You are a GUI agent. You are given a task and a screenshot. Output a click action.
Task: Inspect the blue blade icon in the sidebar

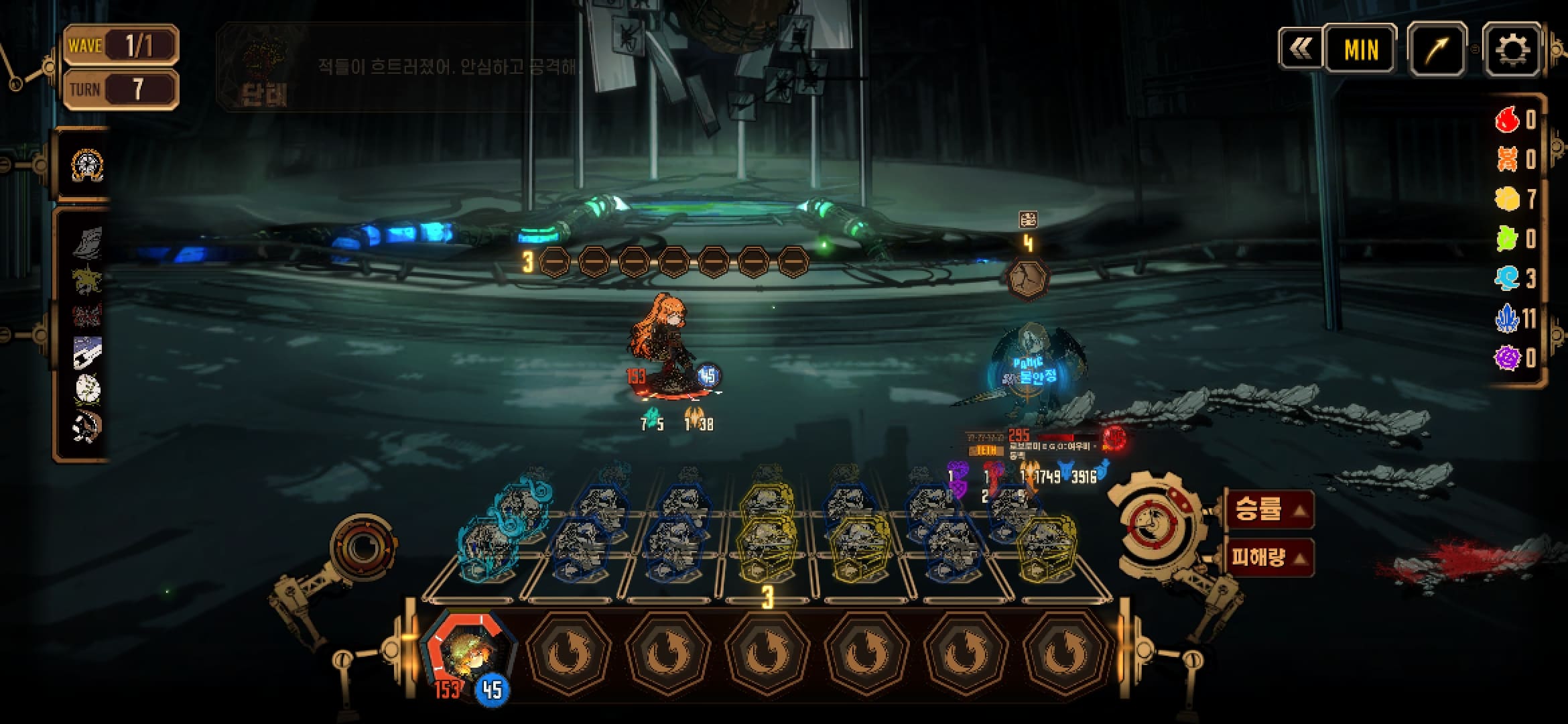click(87, 351)
